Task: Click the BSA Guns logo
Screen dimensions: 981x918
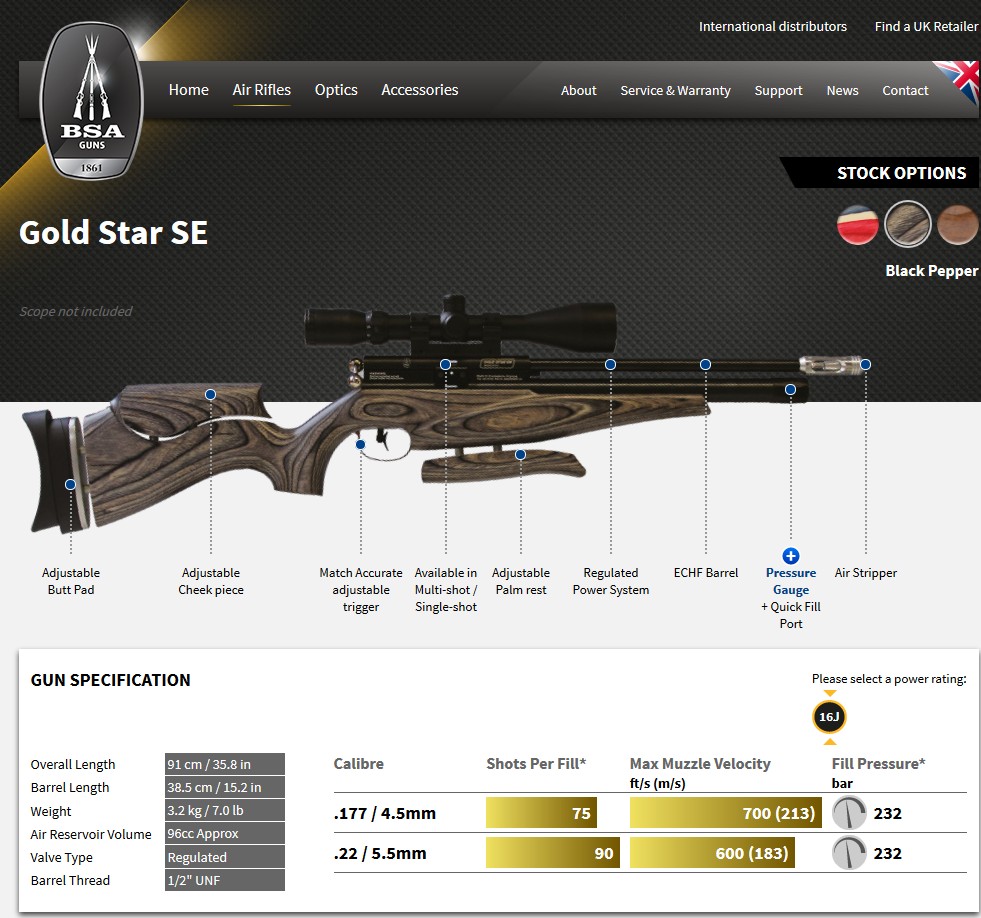Action: (x=91, y=101)
